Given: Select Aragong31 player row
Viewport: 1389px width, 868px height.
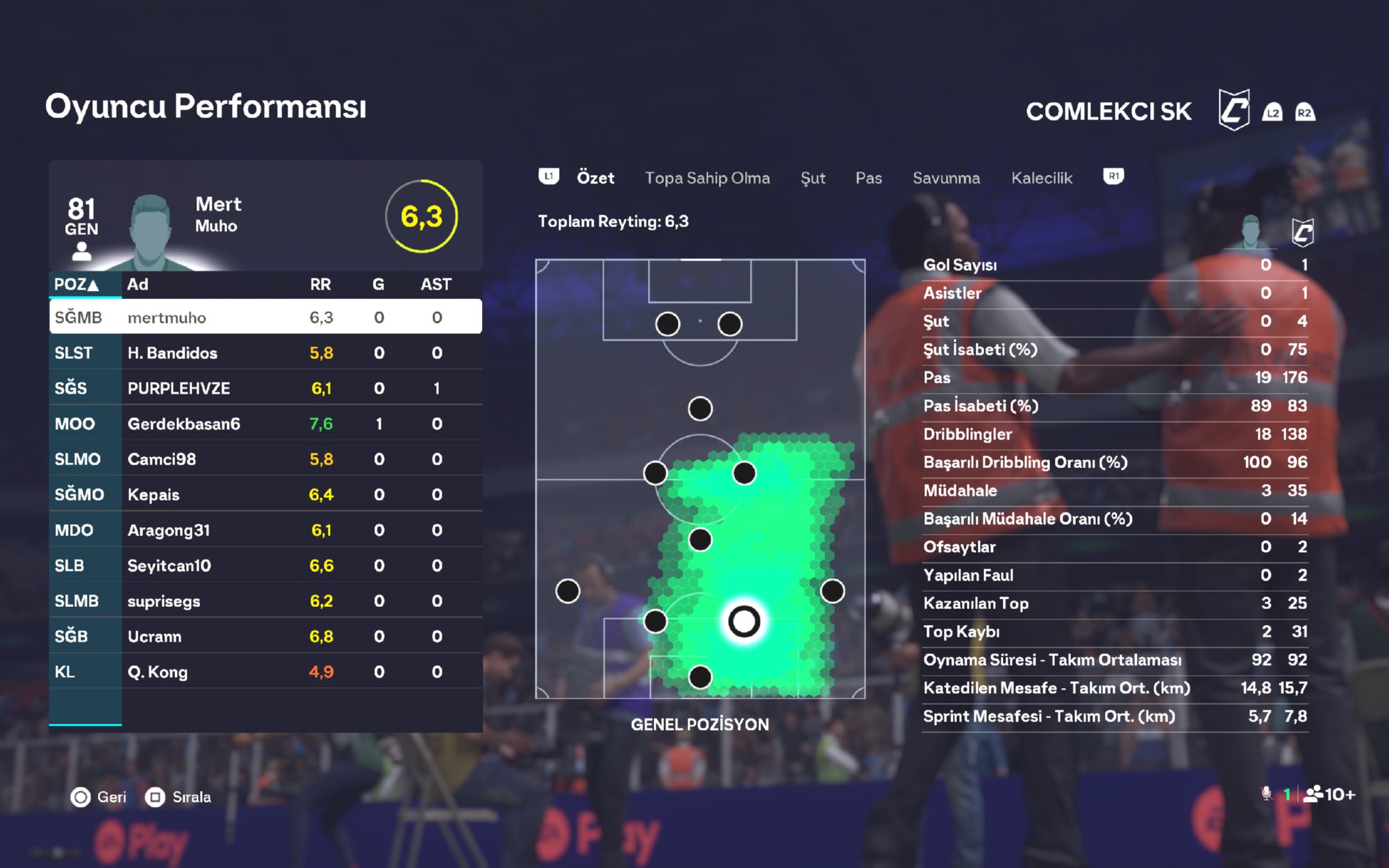Looking at the screenshot, I should point(265,530).
